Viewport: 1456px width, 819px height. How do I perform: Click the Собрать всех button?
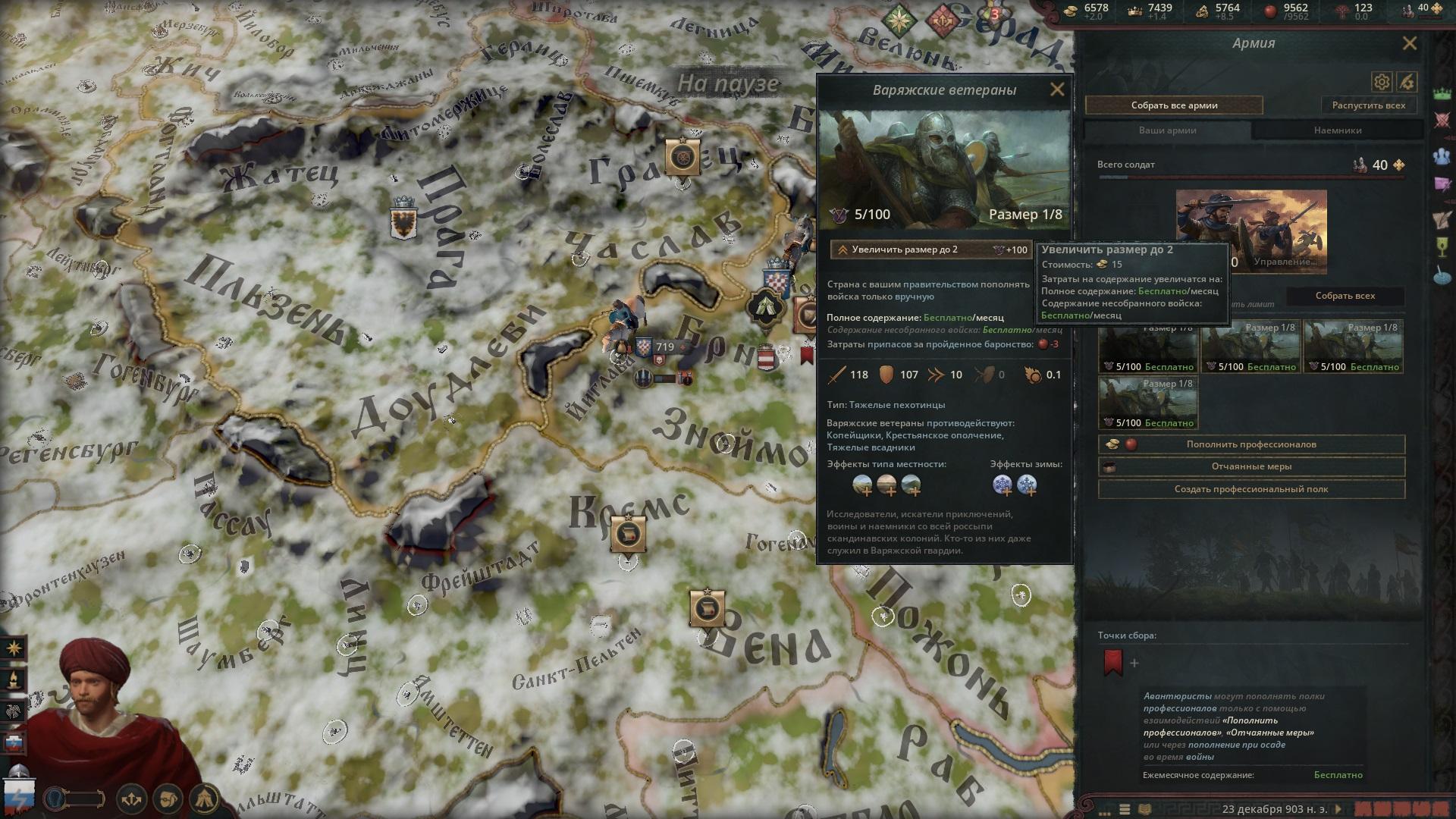click(x=1345, y=296)
